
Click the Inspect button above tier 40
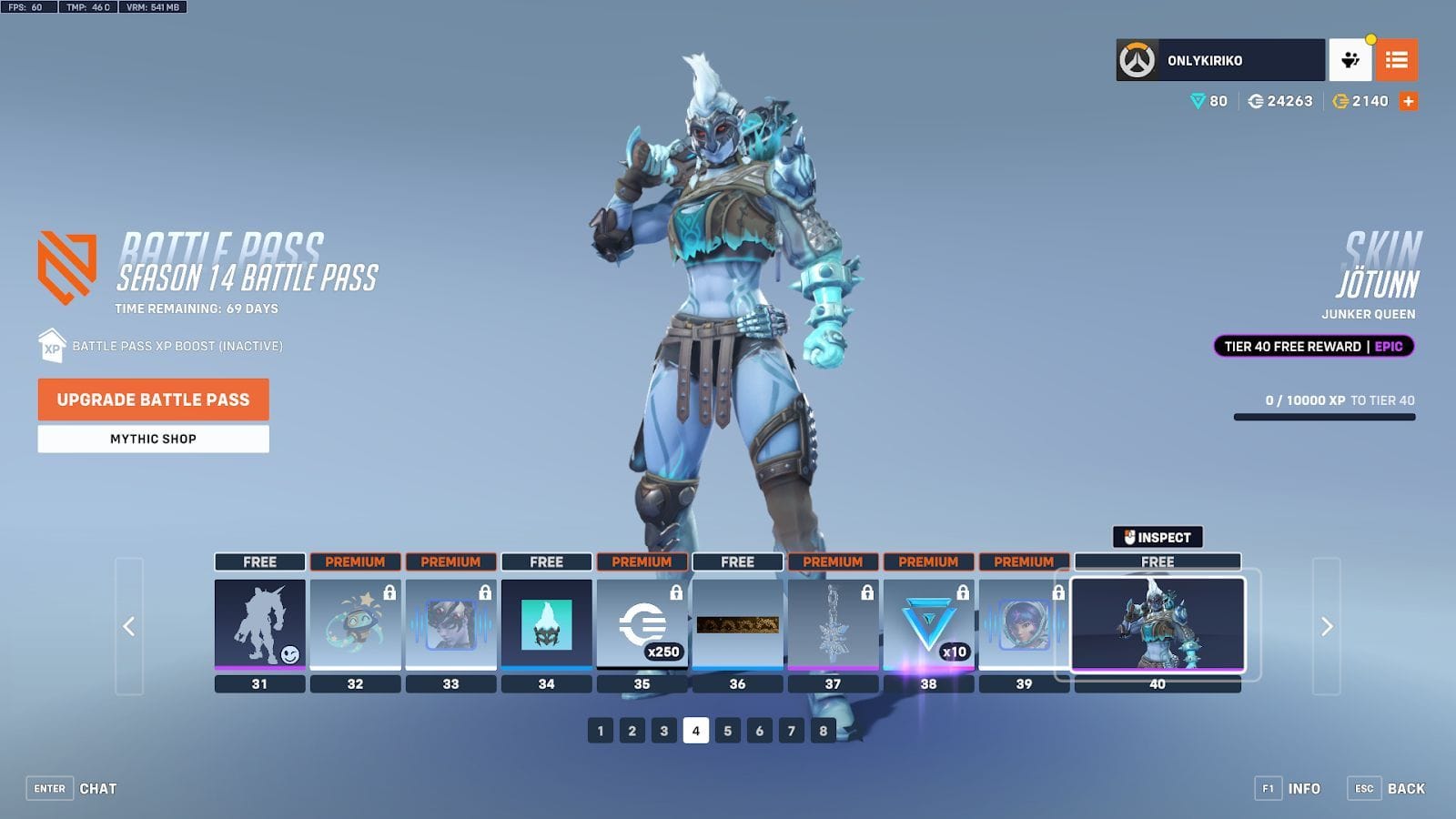click(1158, 536)
